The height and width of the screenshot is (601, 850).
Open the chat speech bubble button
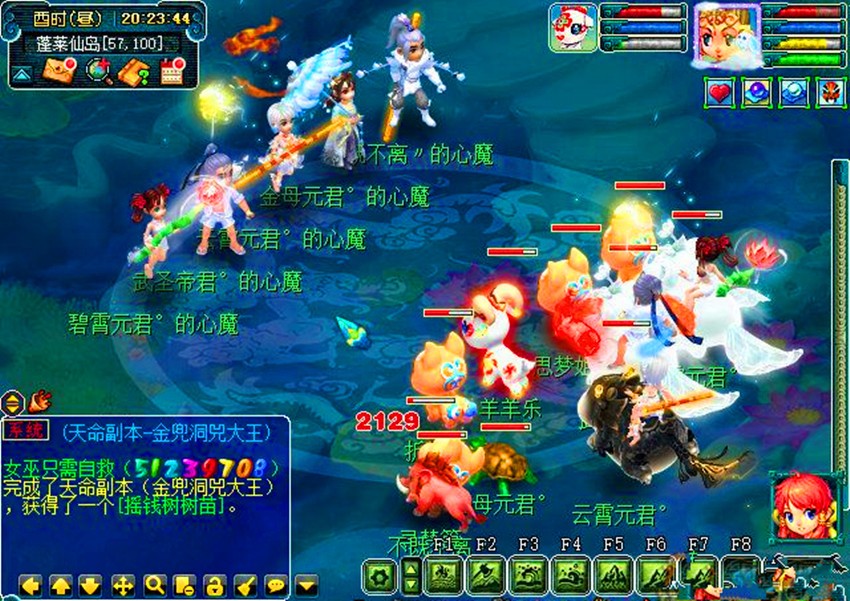point(275,584)
